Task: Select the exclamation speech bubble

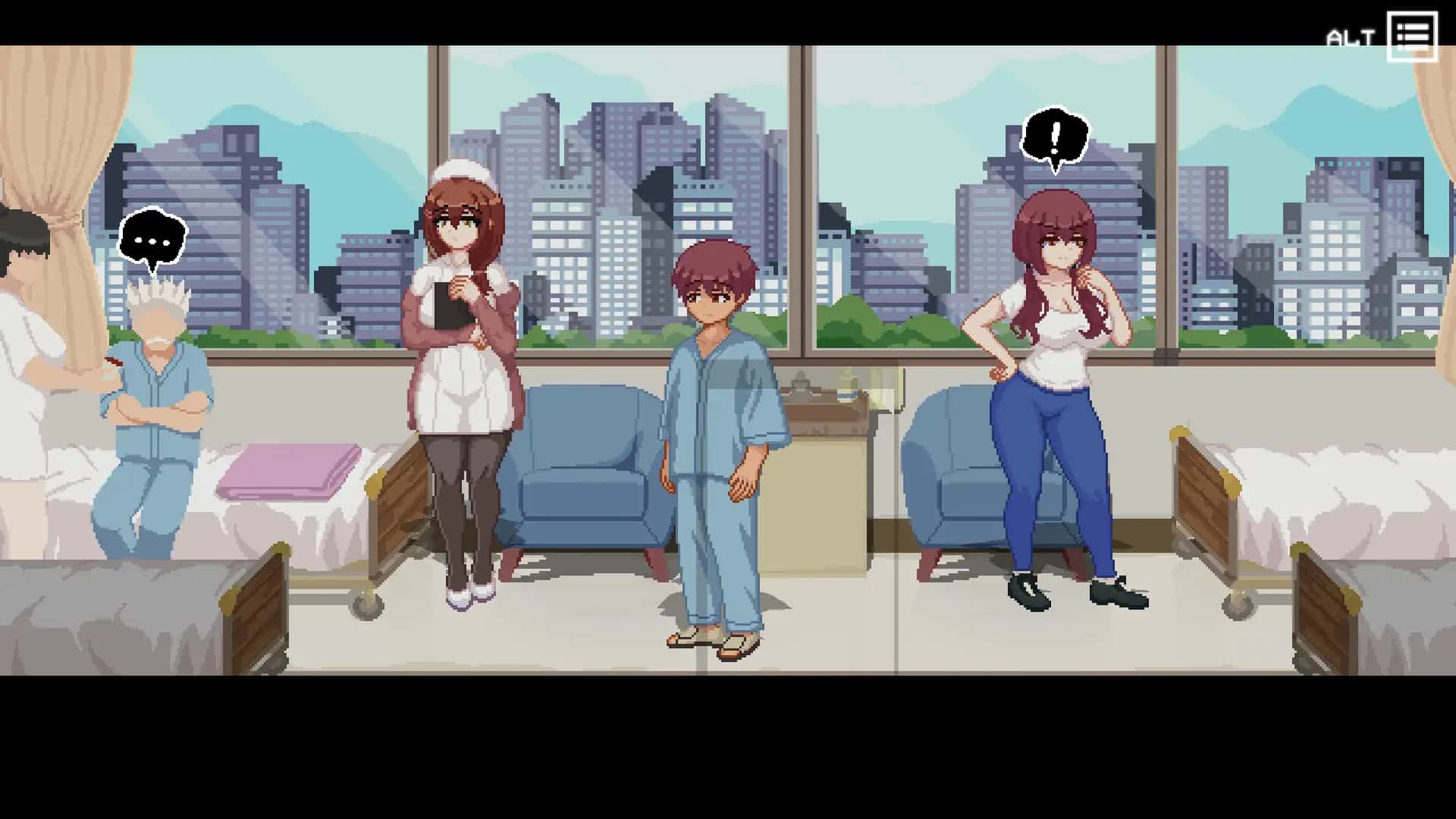Action: (x=1054, y=136)
